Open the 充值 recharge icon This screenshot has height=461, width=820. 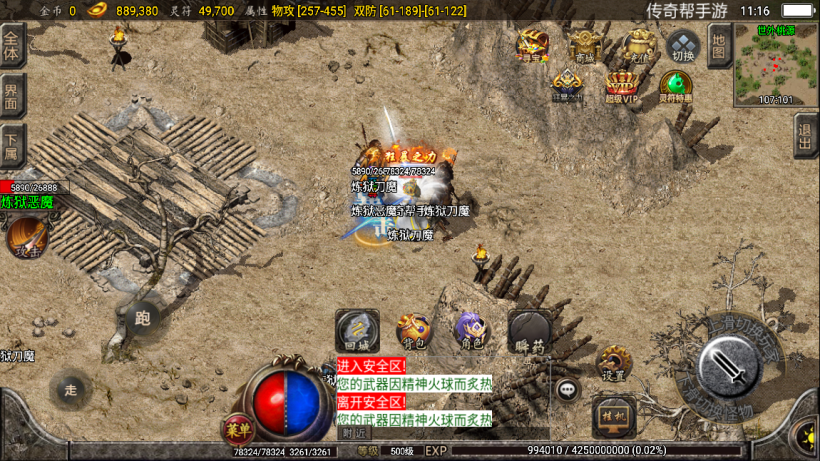[x=637, y=45]
